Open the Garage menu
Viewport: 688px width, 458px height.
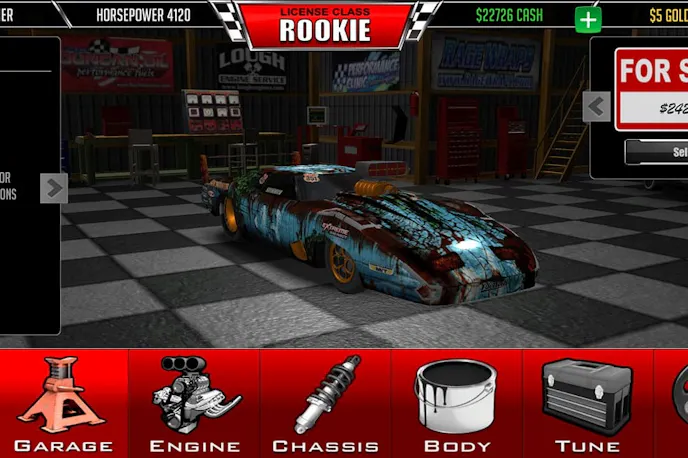click(x=64, y=403)
